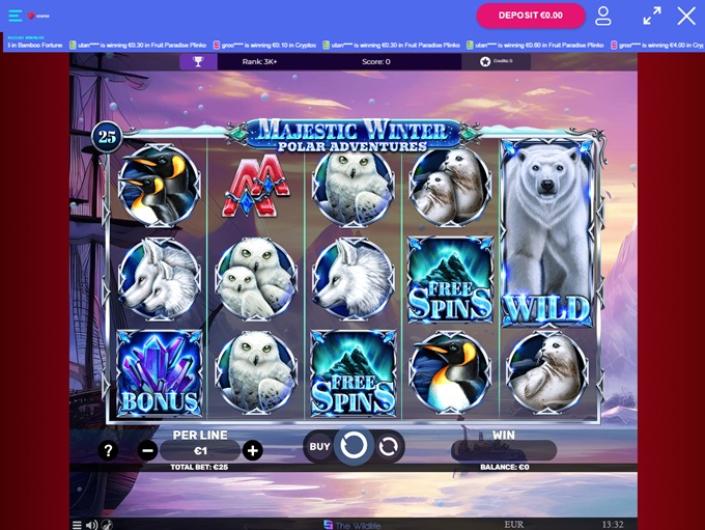The width and height of the screenshot is (705, 530).
Task: Increase the per line bet
Action: coord(253,450)
